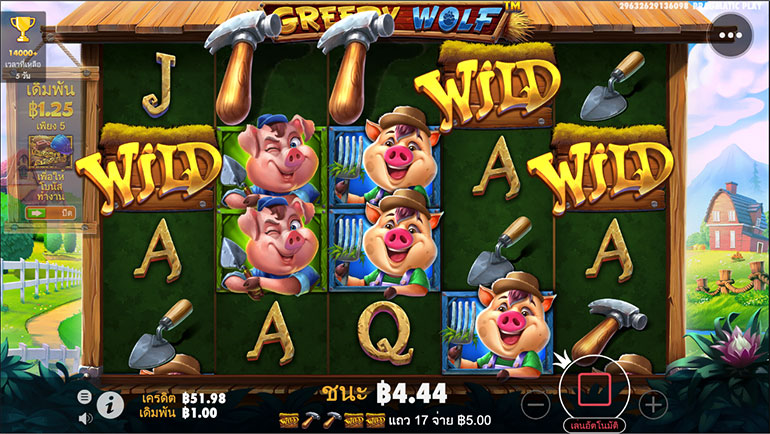Image resolution: width=770 pixels, height=434 pixels.
Task: Toggle the sound speaker icon
Action: coord(85,417)
